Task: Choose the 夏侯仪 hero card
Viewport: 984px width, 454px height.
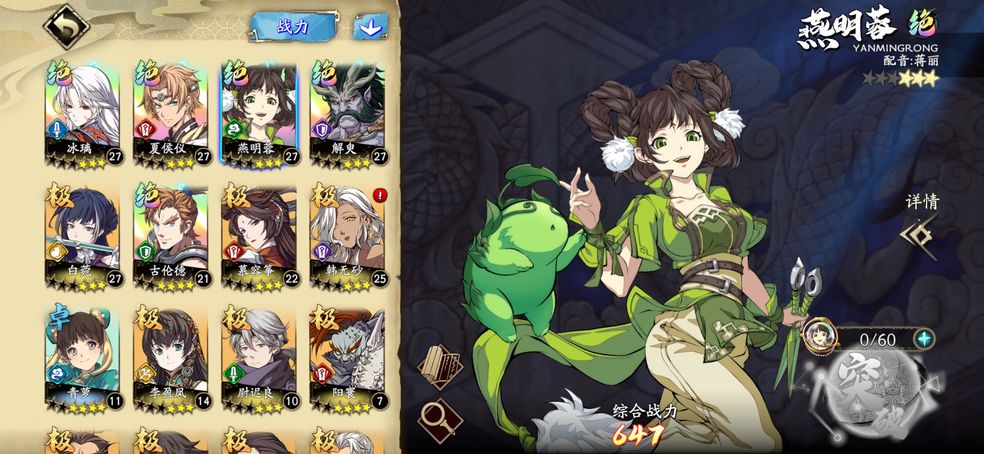Action: [x=170, y=113]
